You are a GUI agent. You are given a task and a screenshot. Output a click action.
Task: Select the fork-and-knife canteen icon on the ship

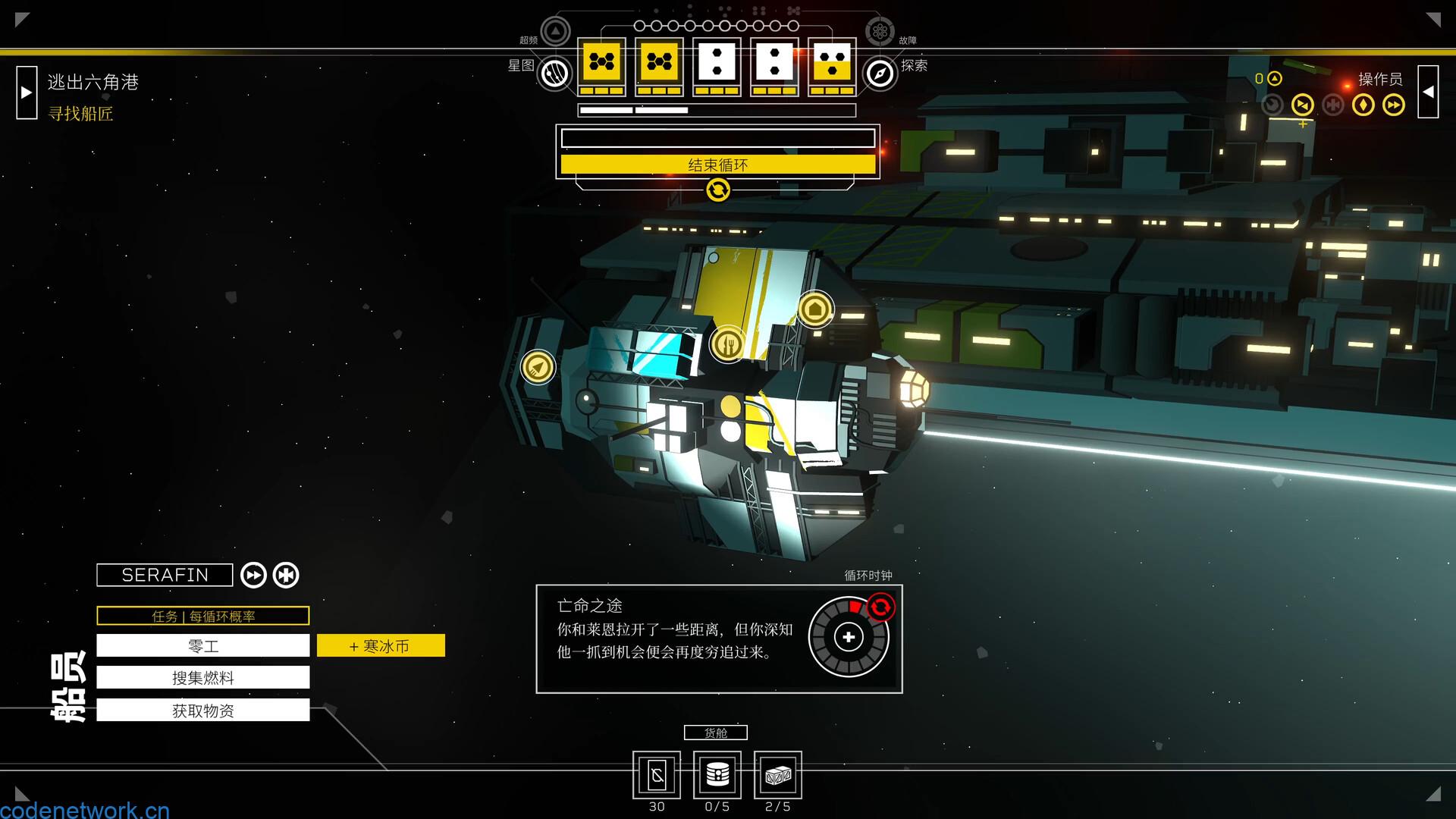pos(727,343)
